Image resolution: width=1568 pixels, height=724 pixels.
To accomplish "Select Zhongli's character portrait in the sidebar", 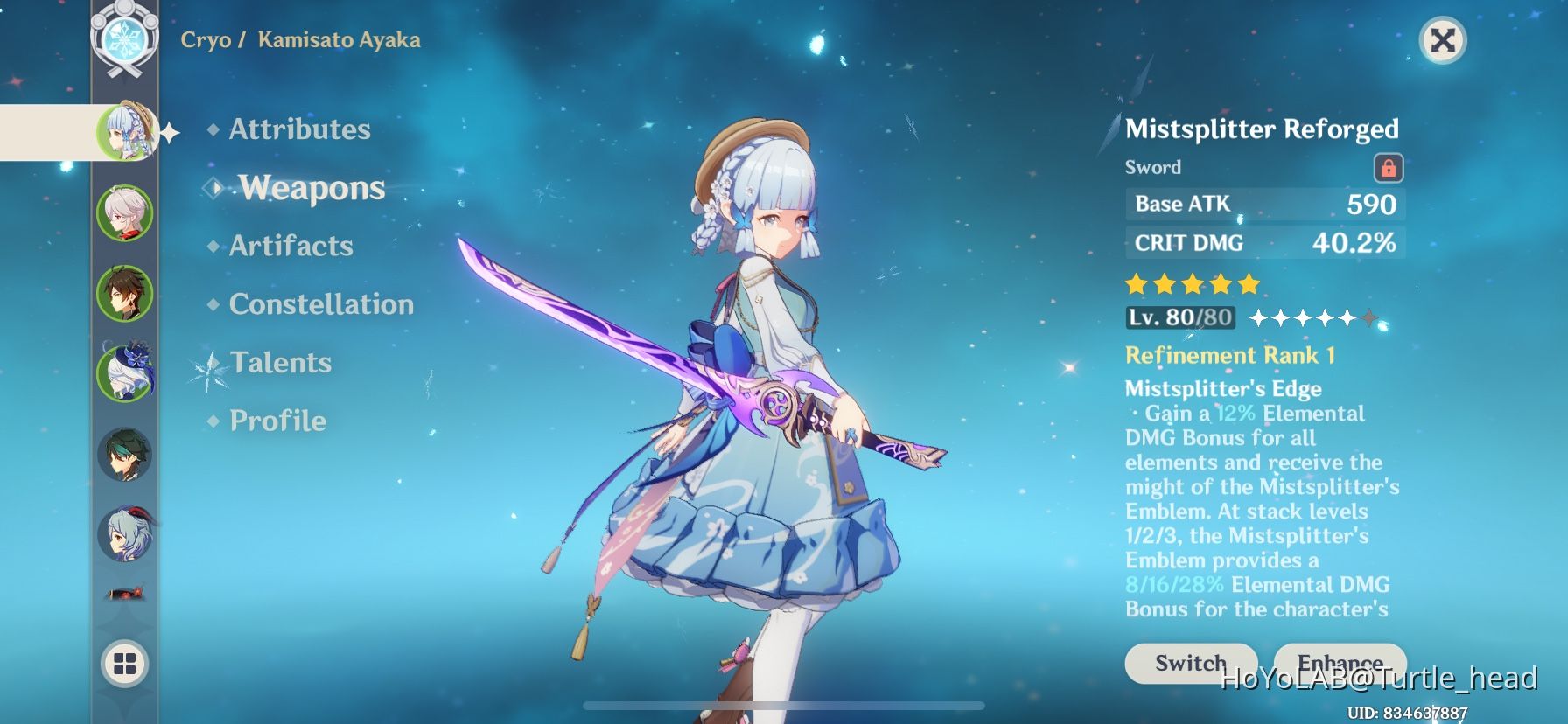I will click(125, 292).
